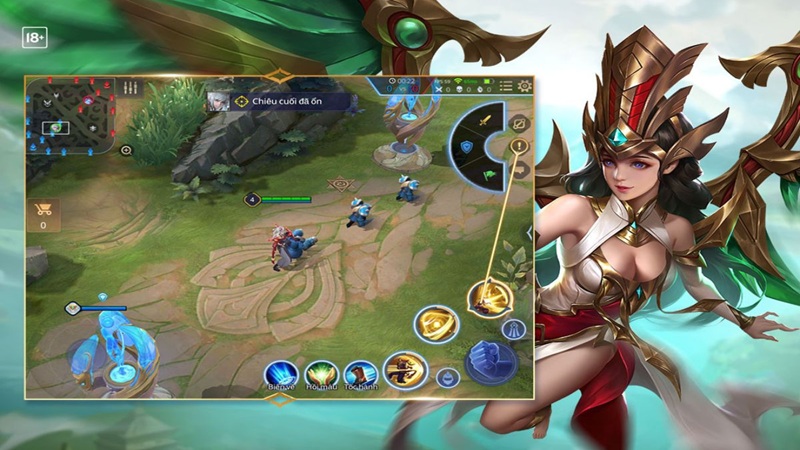This screenshot has height=450, width=800.
Task: Use the Hồi máu heal spell
Action: click(x=320, y=375)
